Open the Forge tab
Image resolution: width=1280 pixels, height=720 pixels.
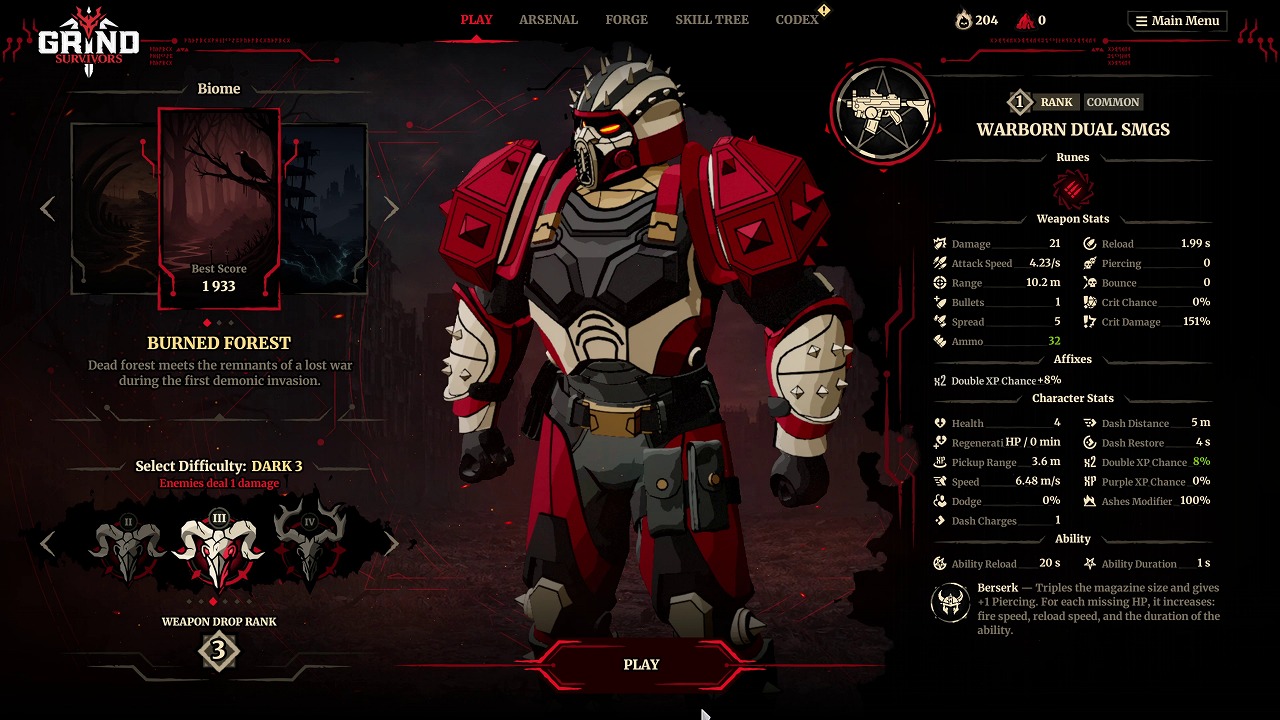click(x=626, y=20)
